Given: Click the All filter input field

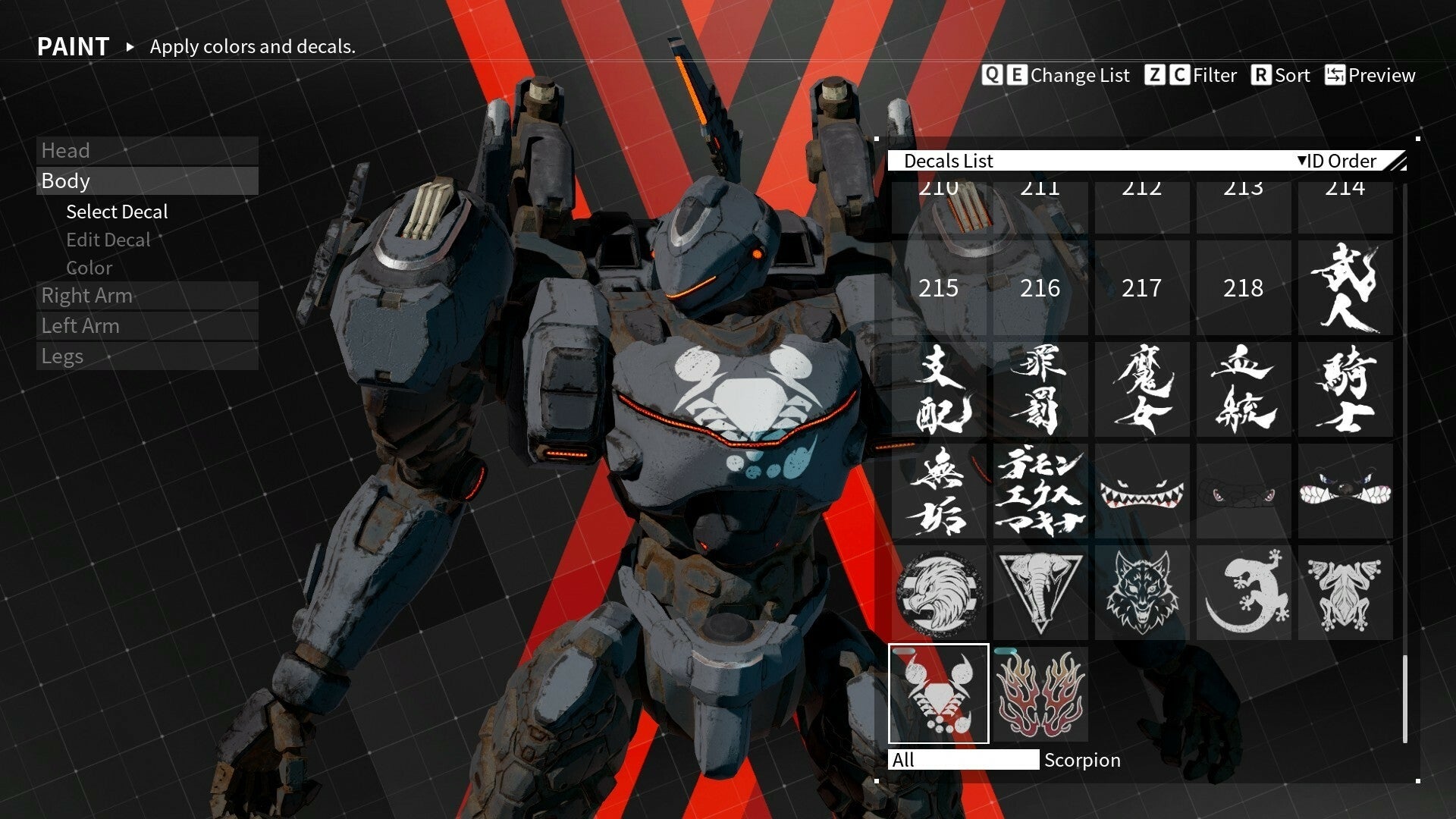Looking at the screenshot, I should click(964, 760).
